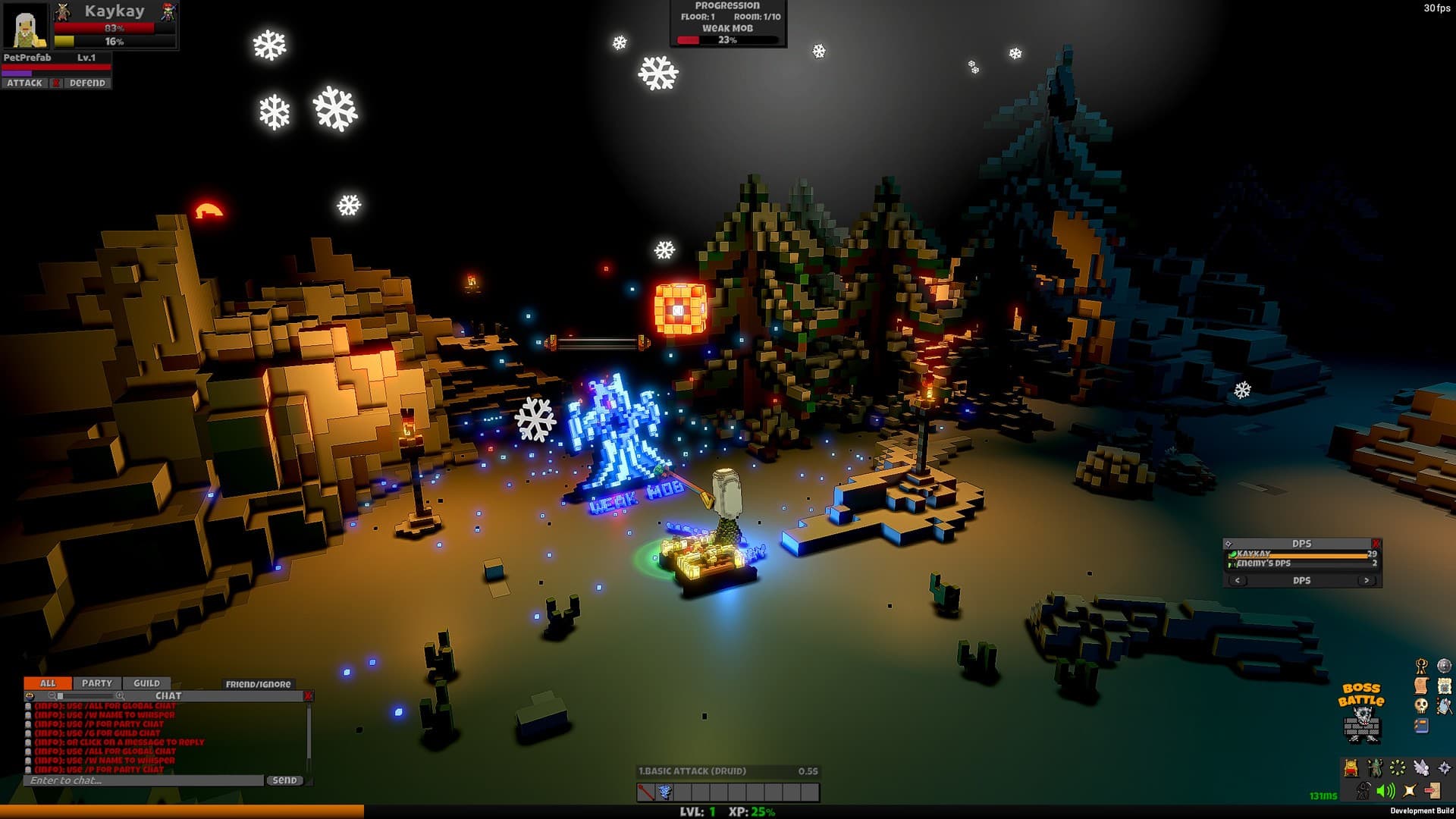Viewport: 1456px width, 819px height.
Task: Close the chat window
Action: point(308,695)
